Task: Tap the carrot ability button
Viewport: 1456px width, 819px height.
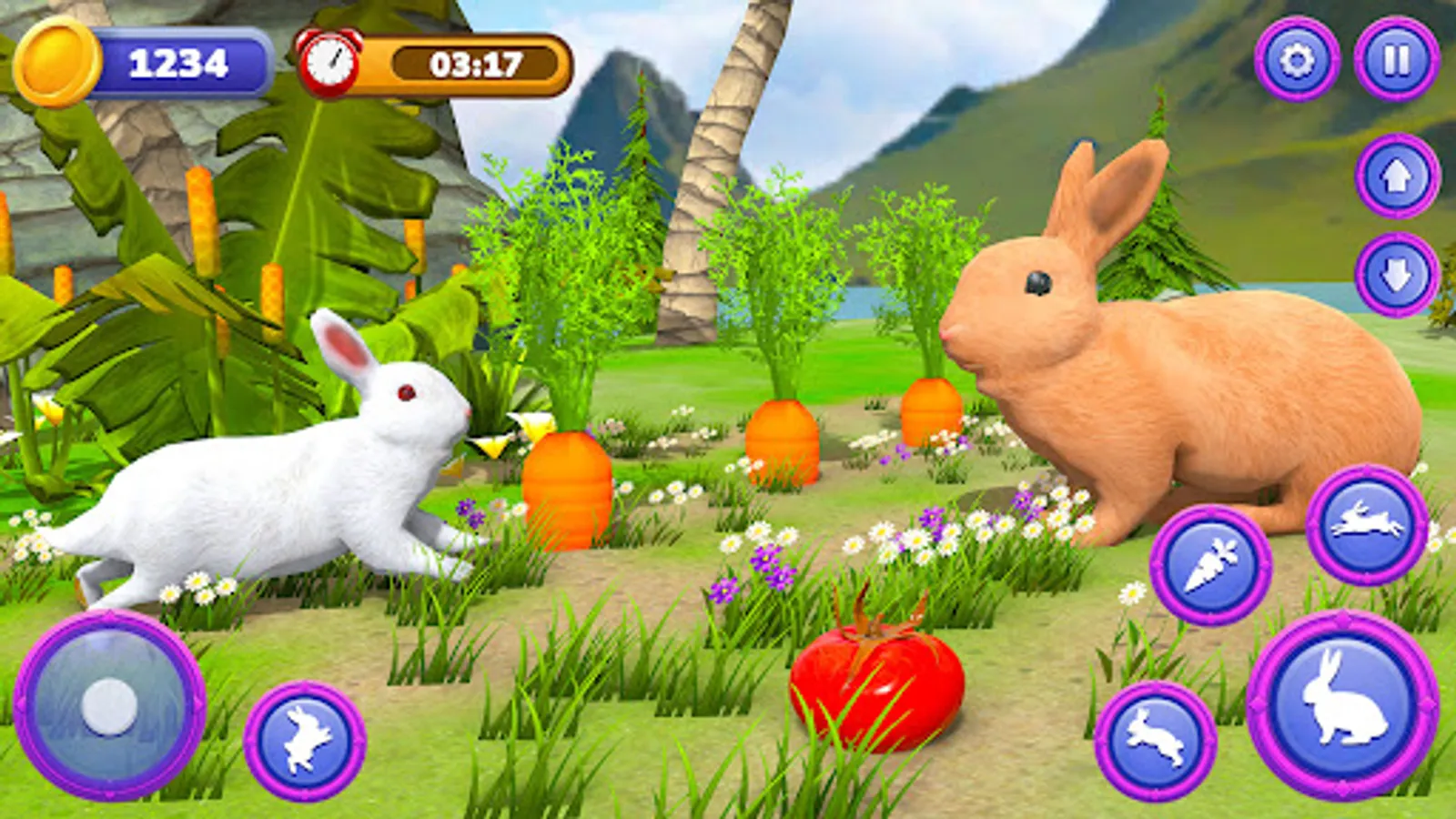Action: click(1210, 562)
